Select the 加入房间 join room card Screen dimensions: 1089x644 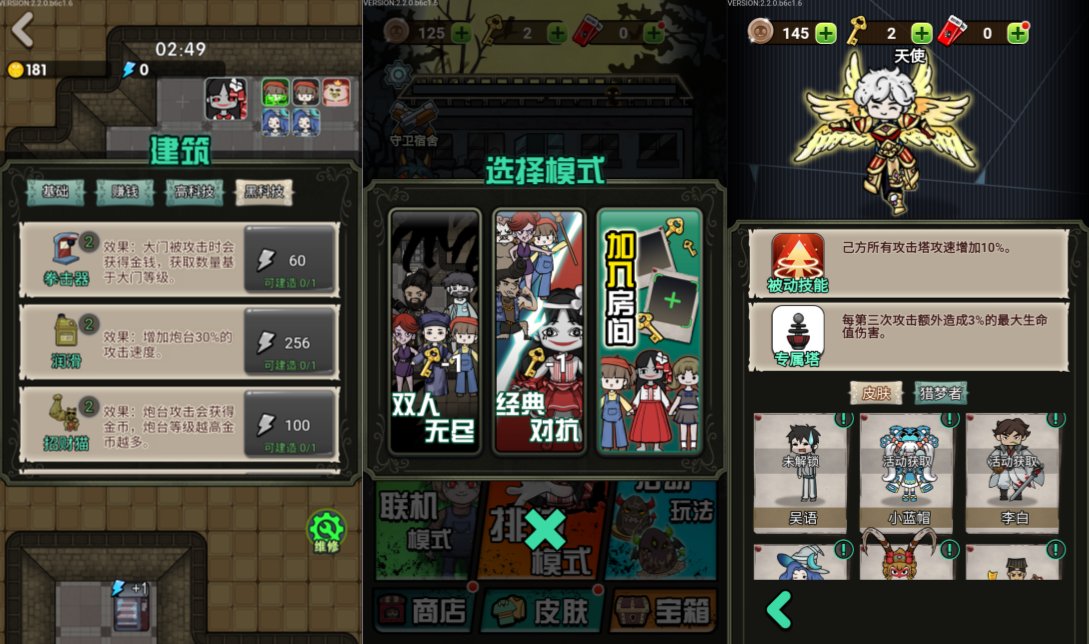pos(649,331)
